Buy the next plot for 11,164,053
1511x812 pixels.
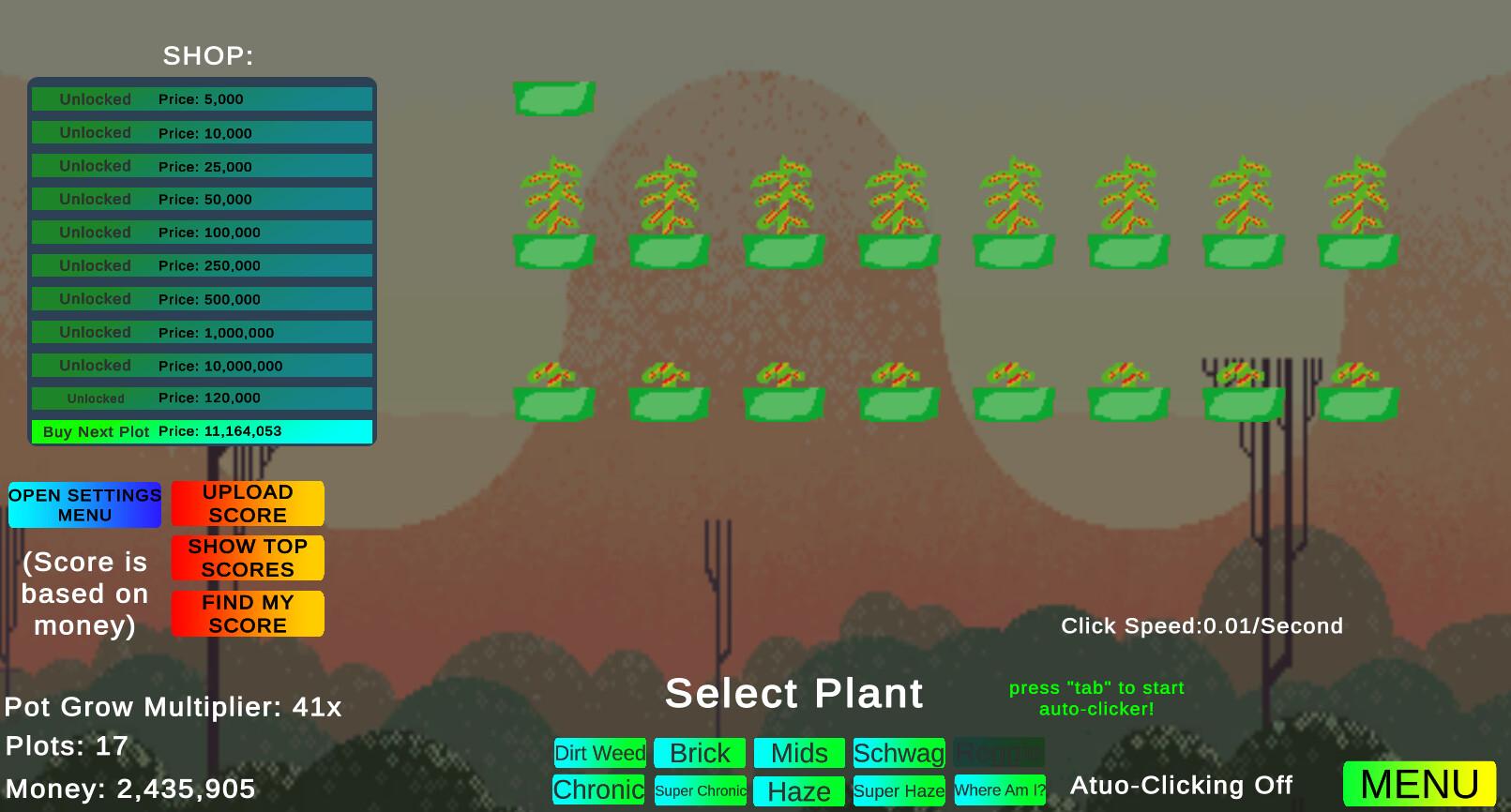(202, 431)
